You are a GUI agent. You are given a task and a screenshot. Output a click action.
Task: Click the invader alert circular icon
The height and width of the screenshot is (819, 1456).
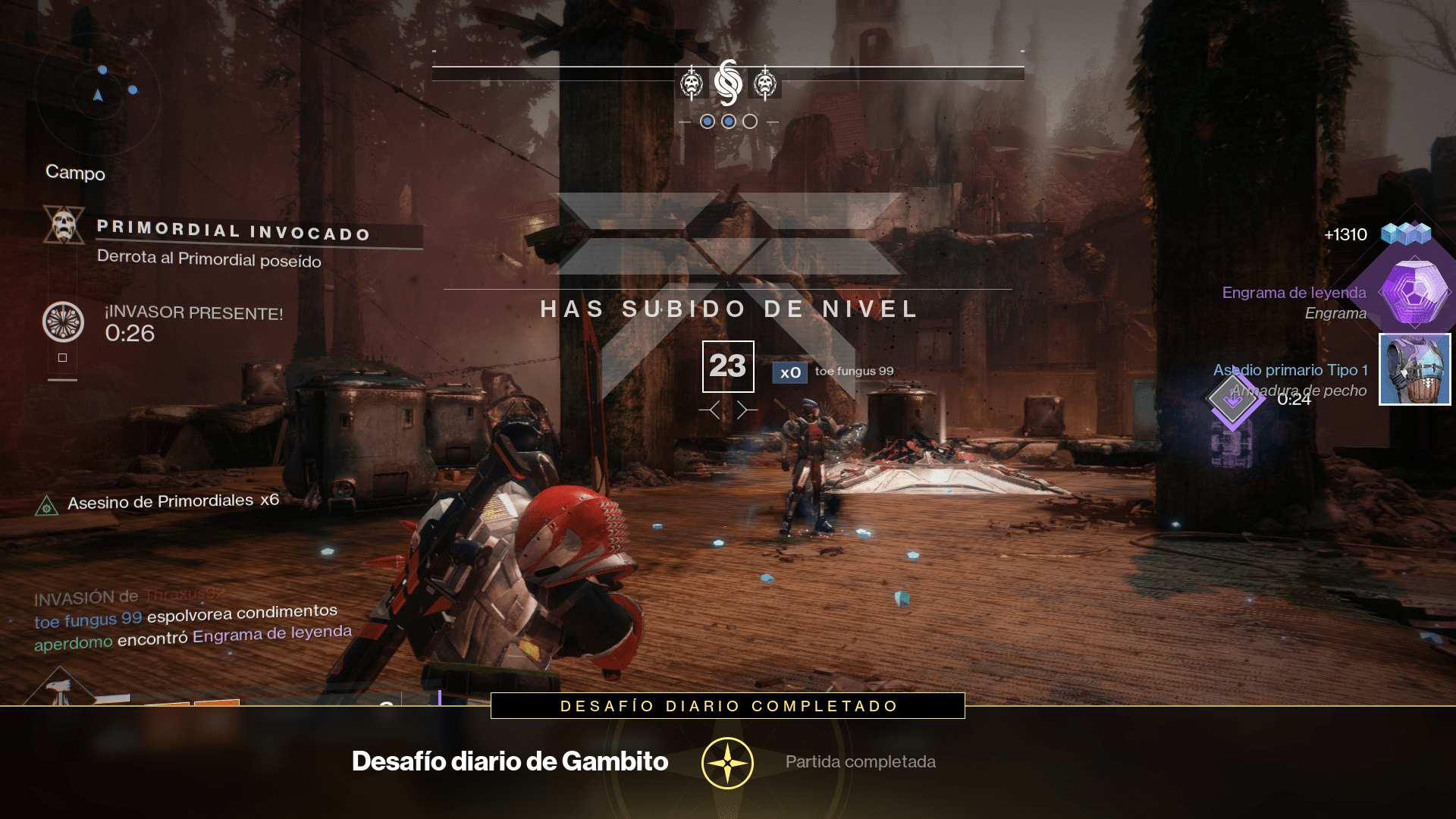(x=64, y=320)
